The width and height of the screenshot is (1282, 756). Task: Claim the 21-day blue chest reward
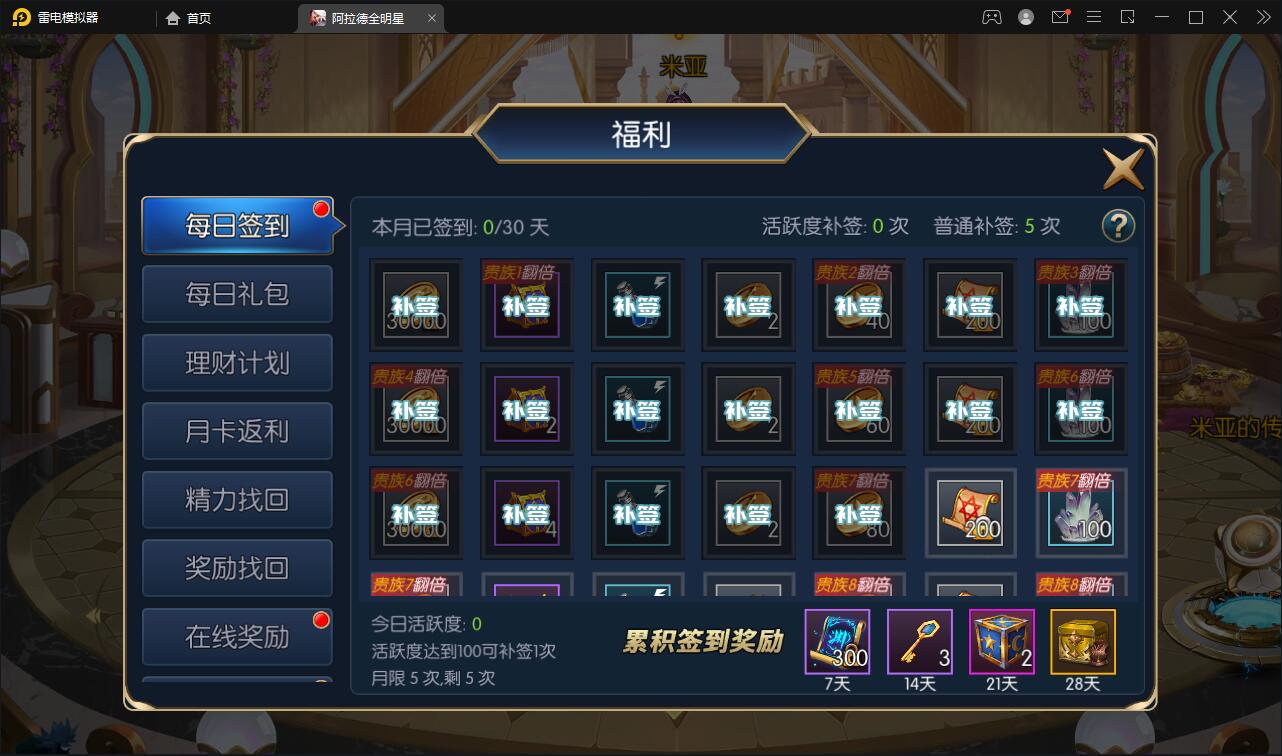click(1000, 643)
